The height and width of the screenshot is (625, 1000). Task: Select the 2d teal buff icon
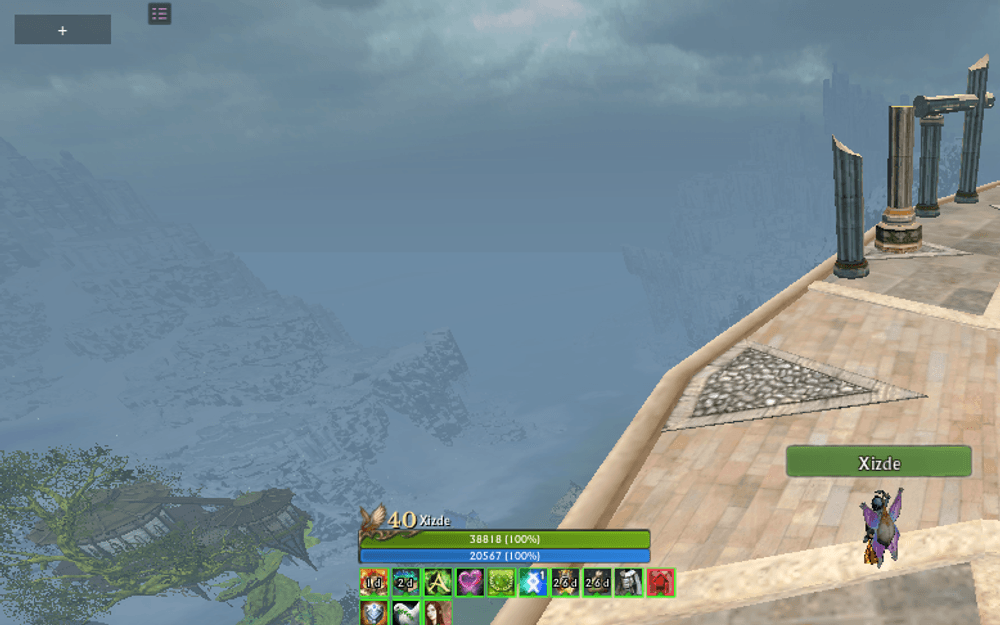tap(405, 582)
